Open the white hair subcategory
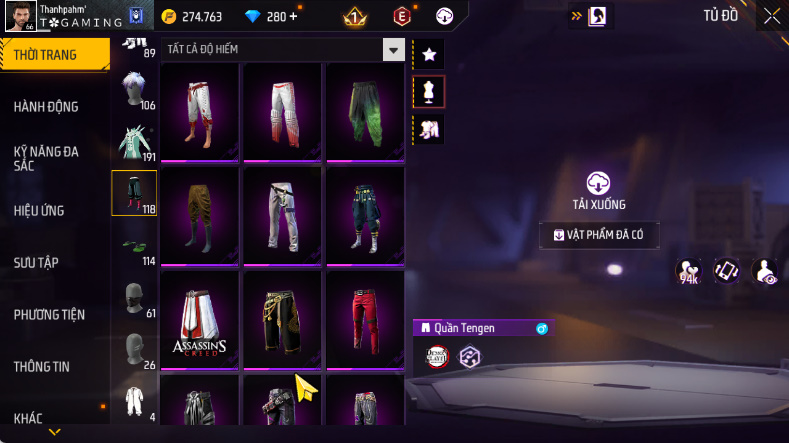 coord(133,90)
